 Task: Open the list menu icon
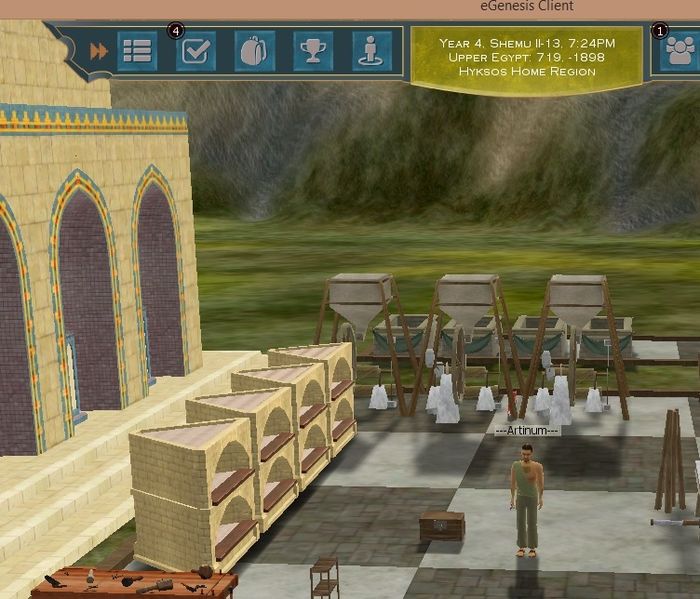(137, 51)
